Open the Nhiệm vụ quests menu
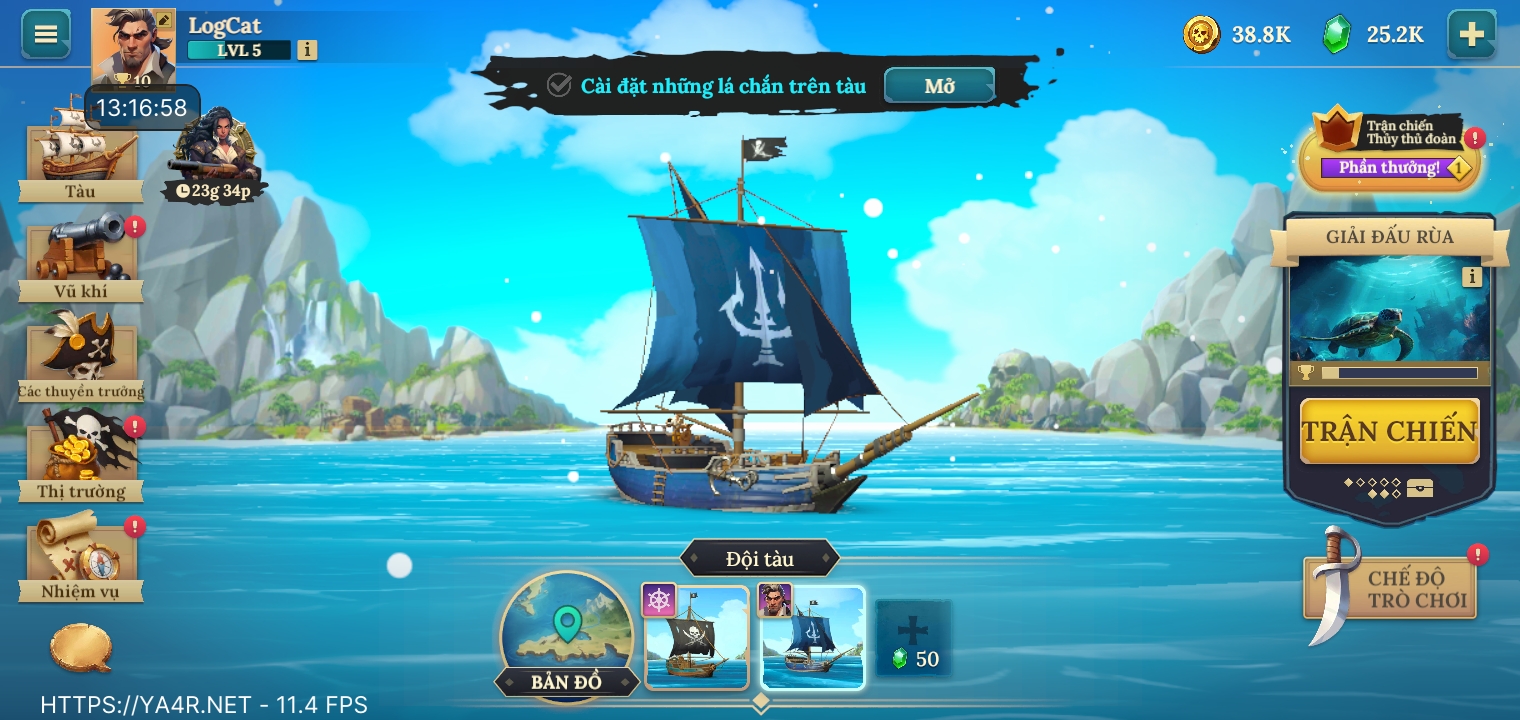This screenshot has height=720, width=1520. (81, 557)
